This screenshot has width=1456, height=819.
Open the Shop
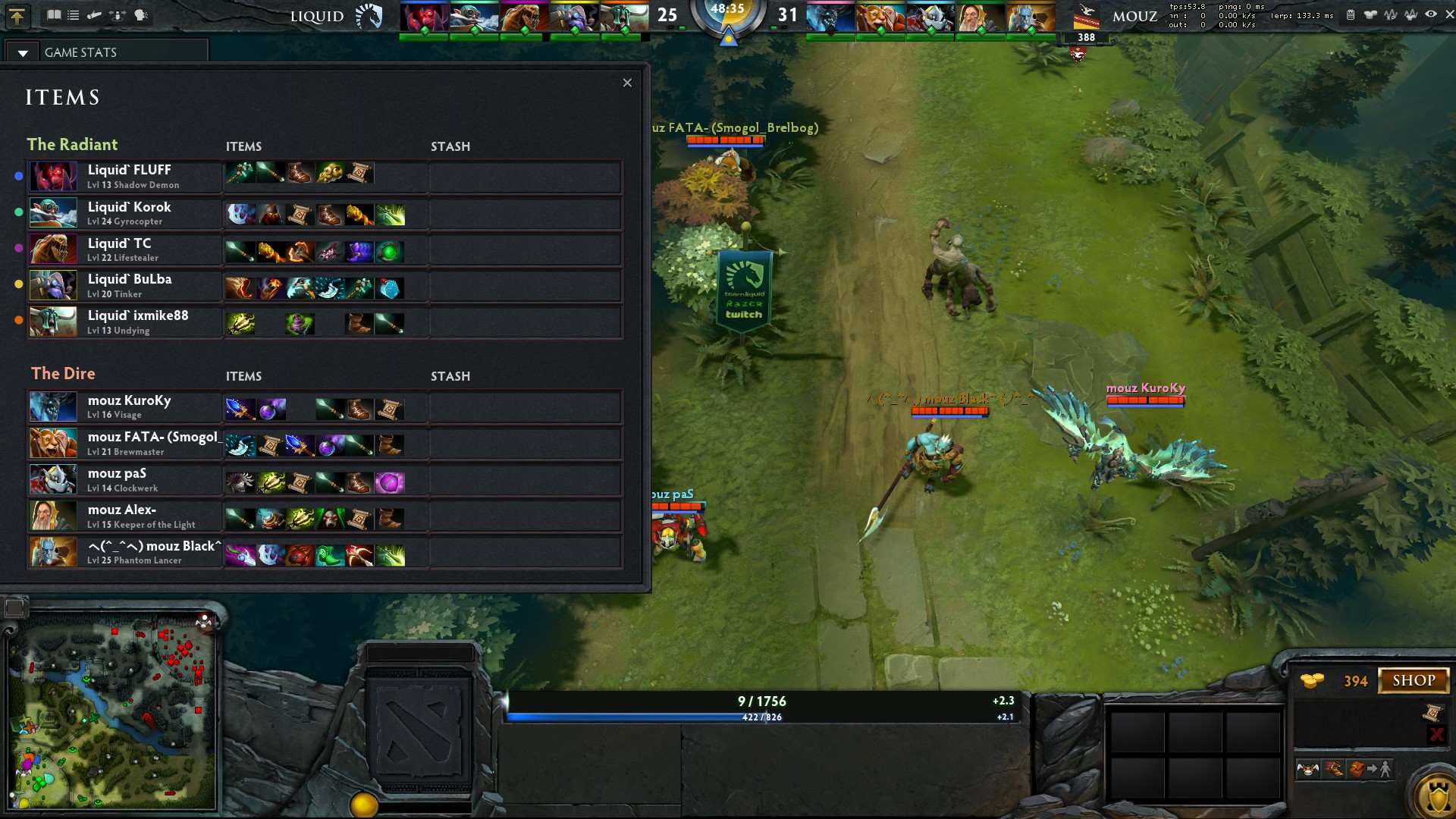[1414, 680]
